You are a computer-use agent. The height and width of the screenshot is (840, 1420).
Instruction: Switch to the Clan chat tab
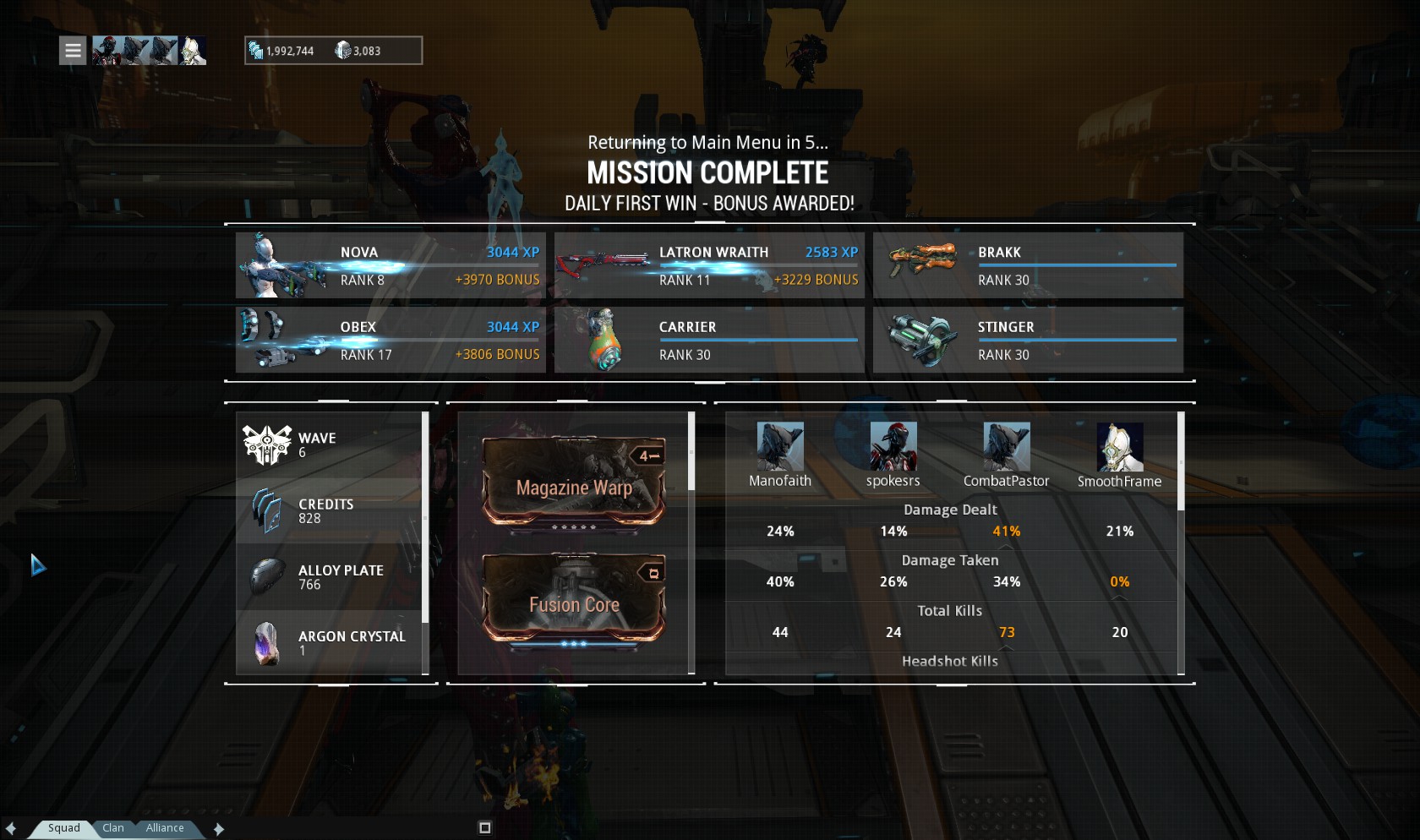coord(113,828)
